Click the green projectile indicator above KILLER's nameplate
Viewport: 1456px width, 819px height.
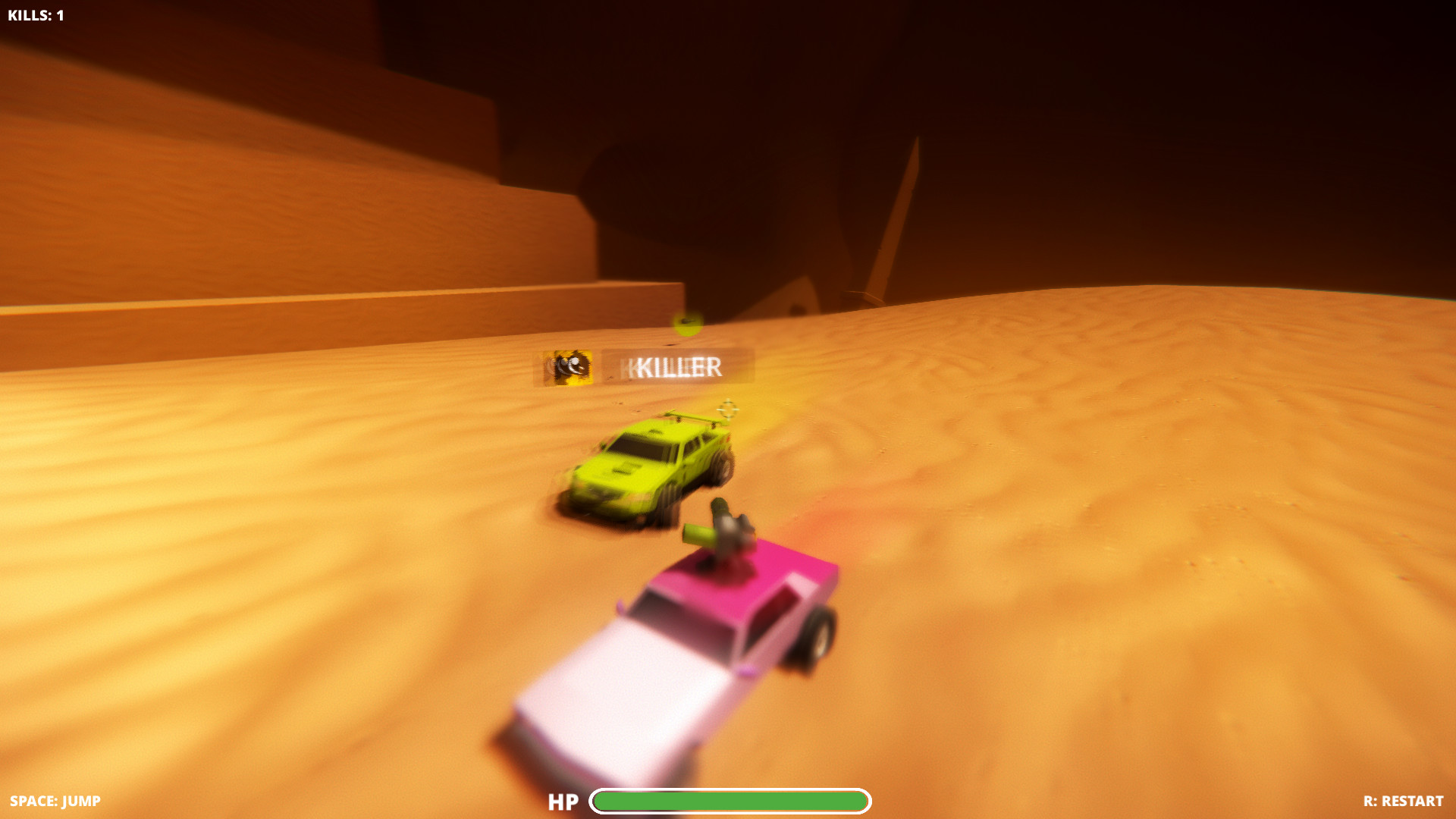(686, 325)
